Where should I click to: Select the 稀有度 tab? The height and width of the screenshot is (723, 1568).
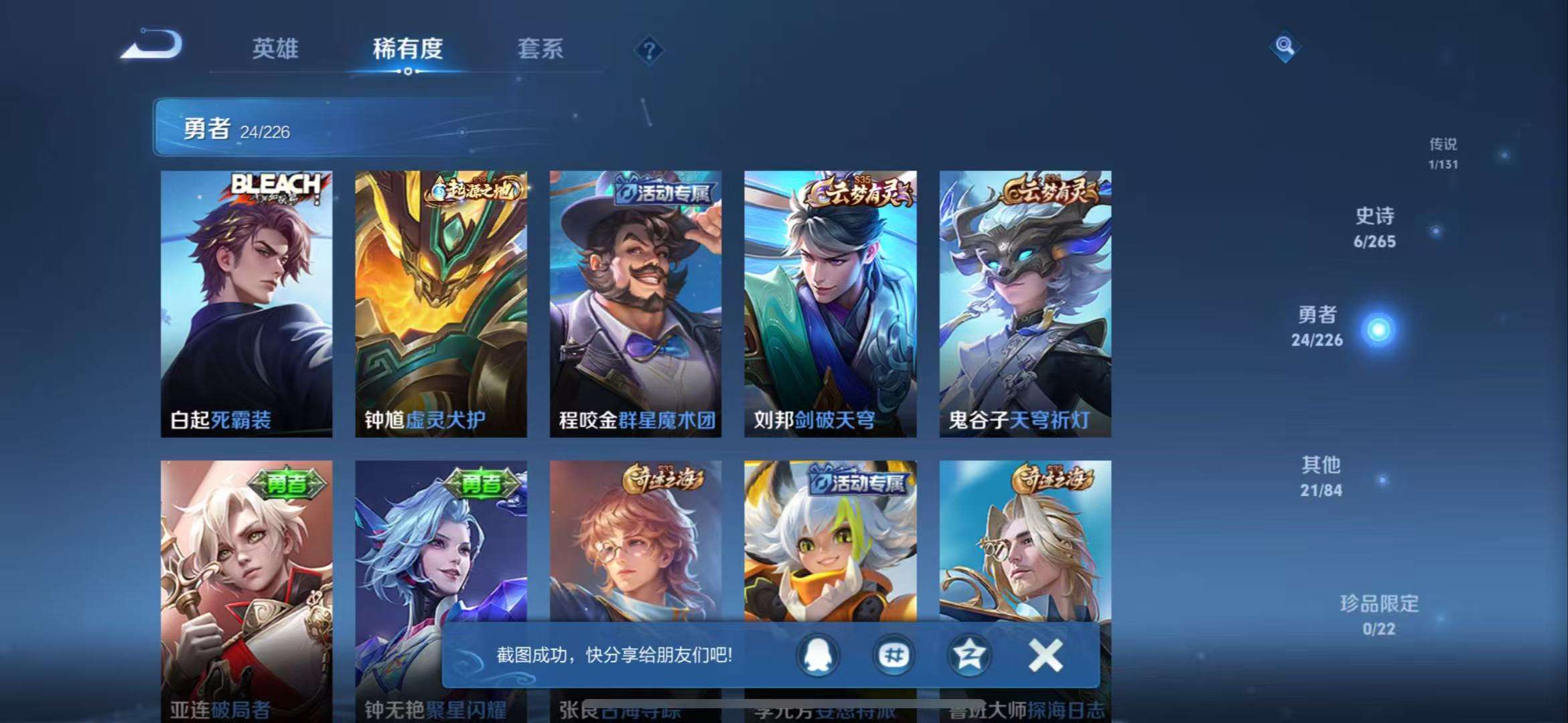407,50
